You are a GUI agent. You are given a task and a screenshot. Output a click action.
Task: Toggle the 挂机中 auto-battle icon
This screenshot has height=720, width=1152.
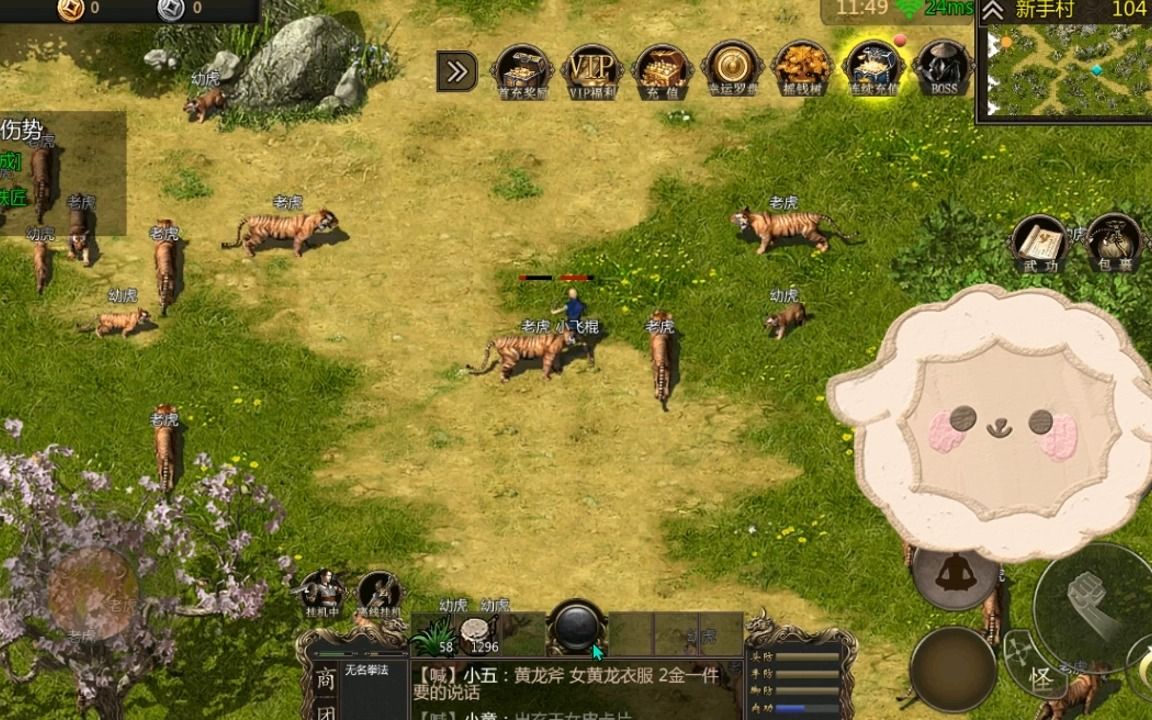click(322, 592)
